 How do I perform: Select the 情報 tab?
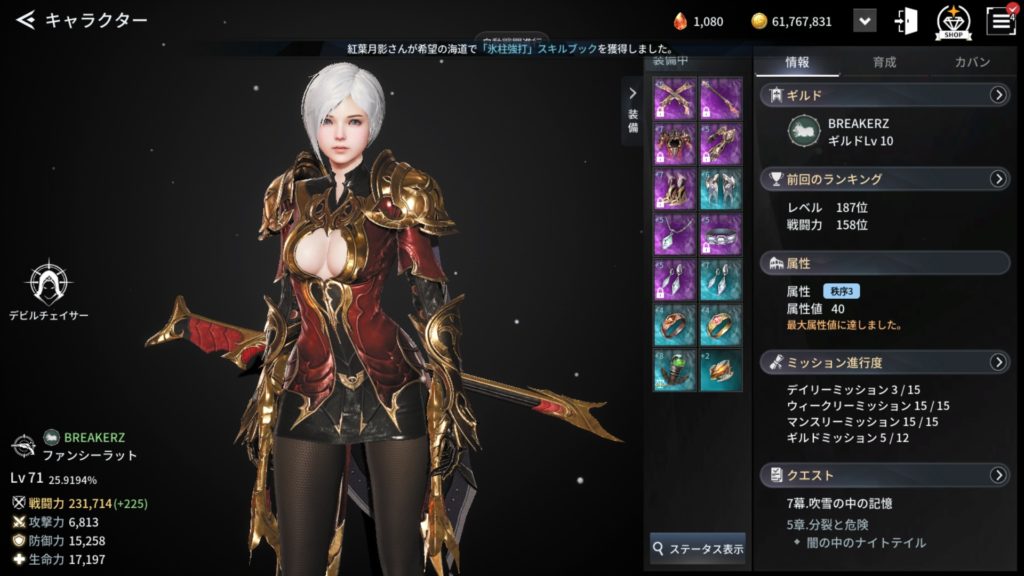pyautogui.click(x=797, y=62)
